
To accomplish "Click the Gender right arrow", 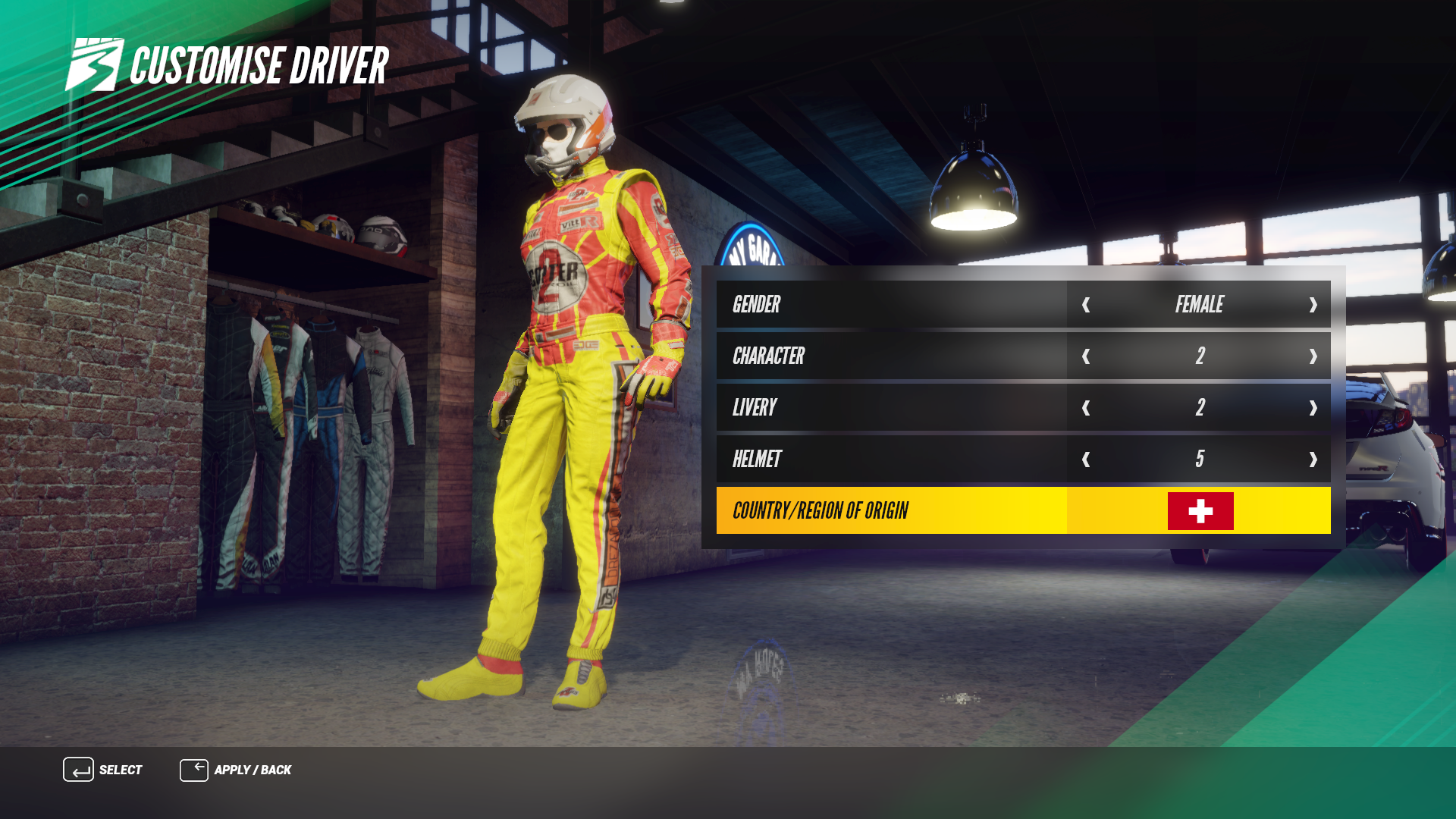I will coord(1313,305).
